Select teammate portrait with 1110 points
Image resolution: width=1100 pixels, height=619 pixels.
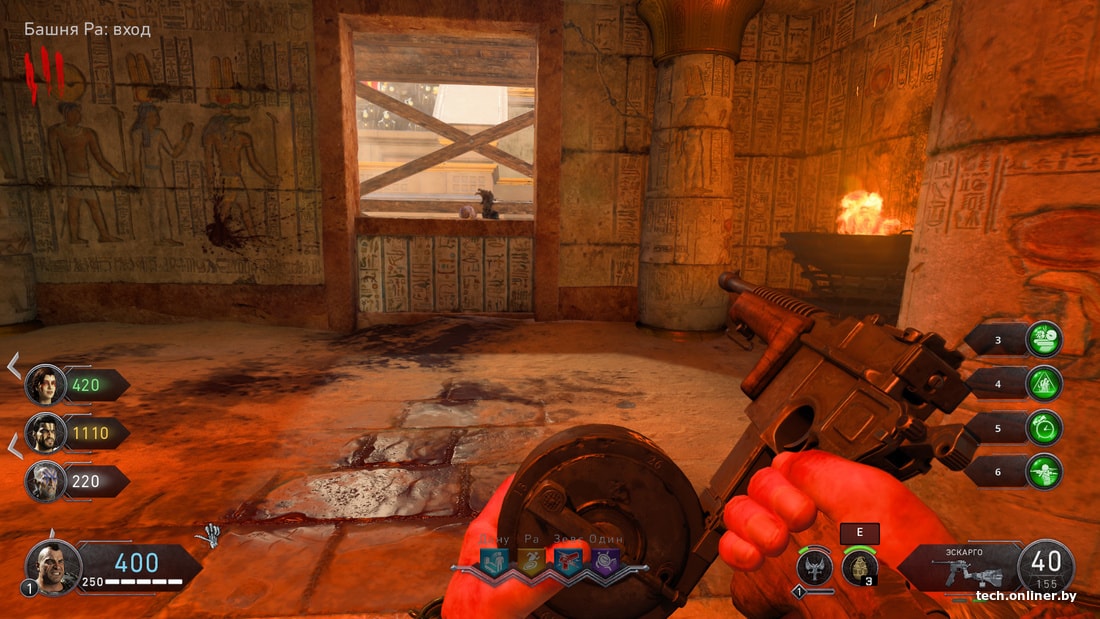[46, 432]
